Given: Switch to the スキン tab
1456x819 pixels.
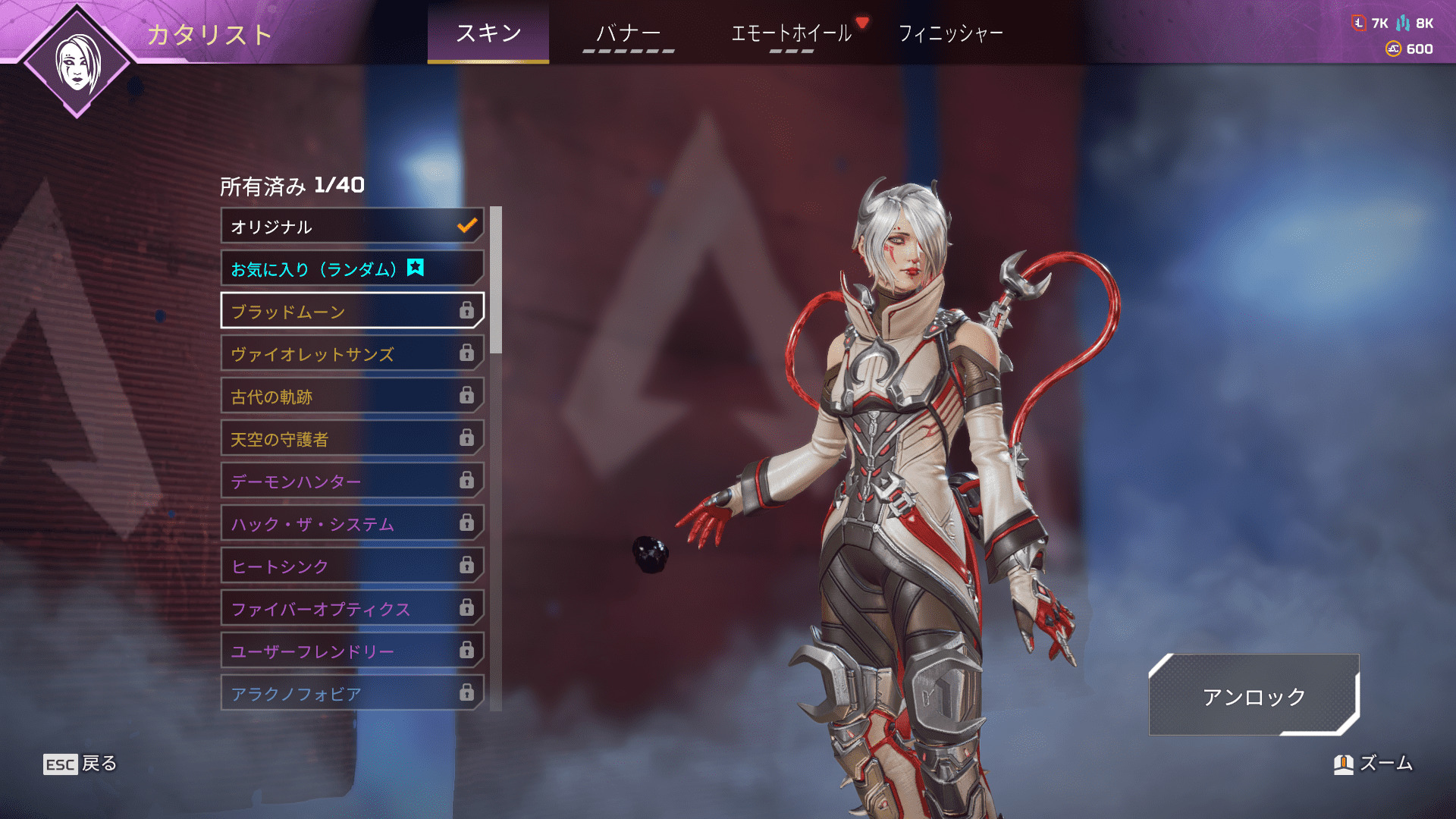Looking at the screenshot, I should click(x=488, y=33).
